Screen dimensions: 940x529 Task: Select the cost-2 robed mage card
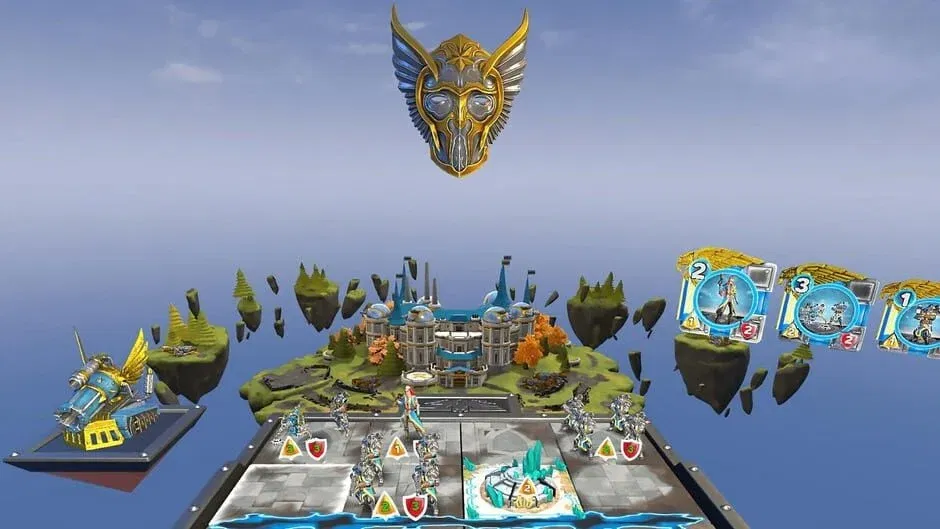725,300
